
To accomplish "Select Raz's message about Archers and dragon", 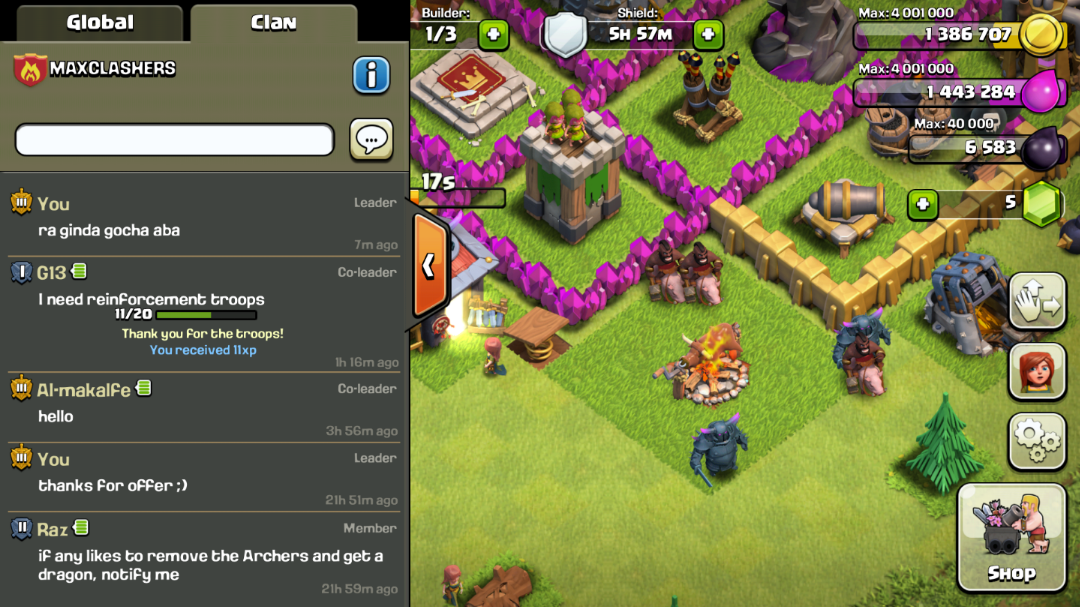I will pos(210,565).
